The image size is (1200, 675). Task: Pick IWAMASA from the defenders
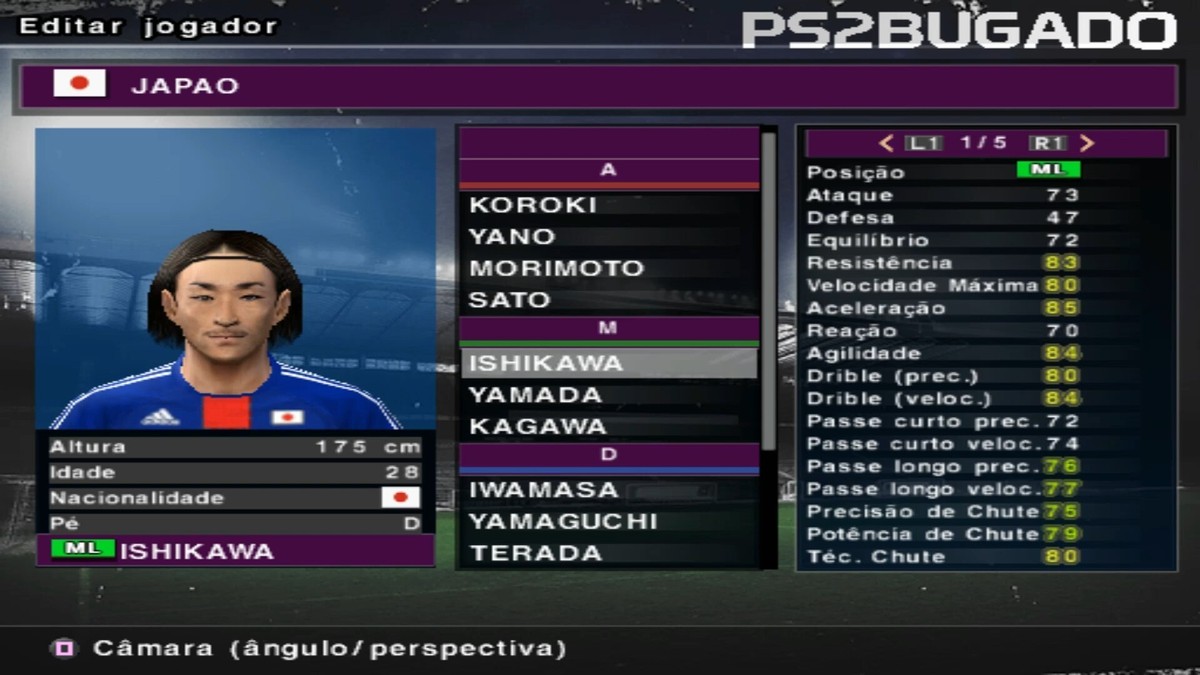click(608, 490)
